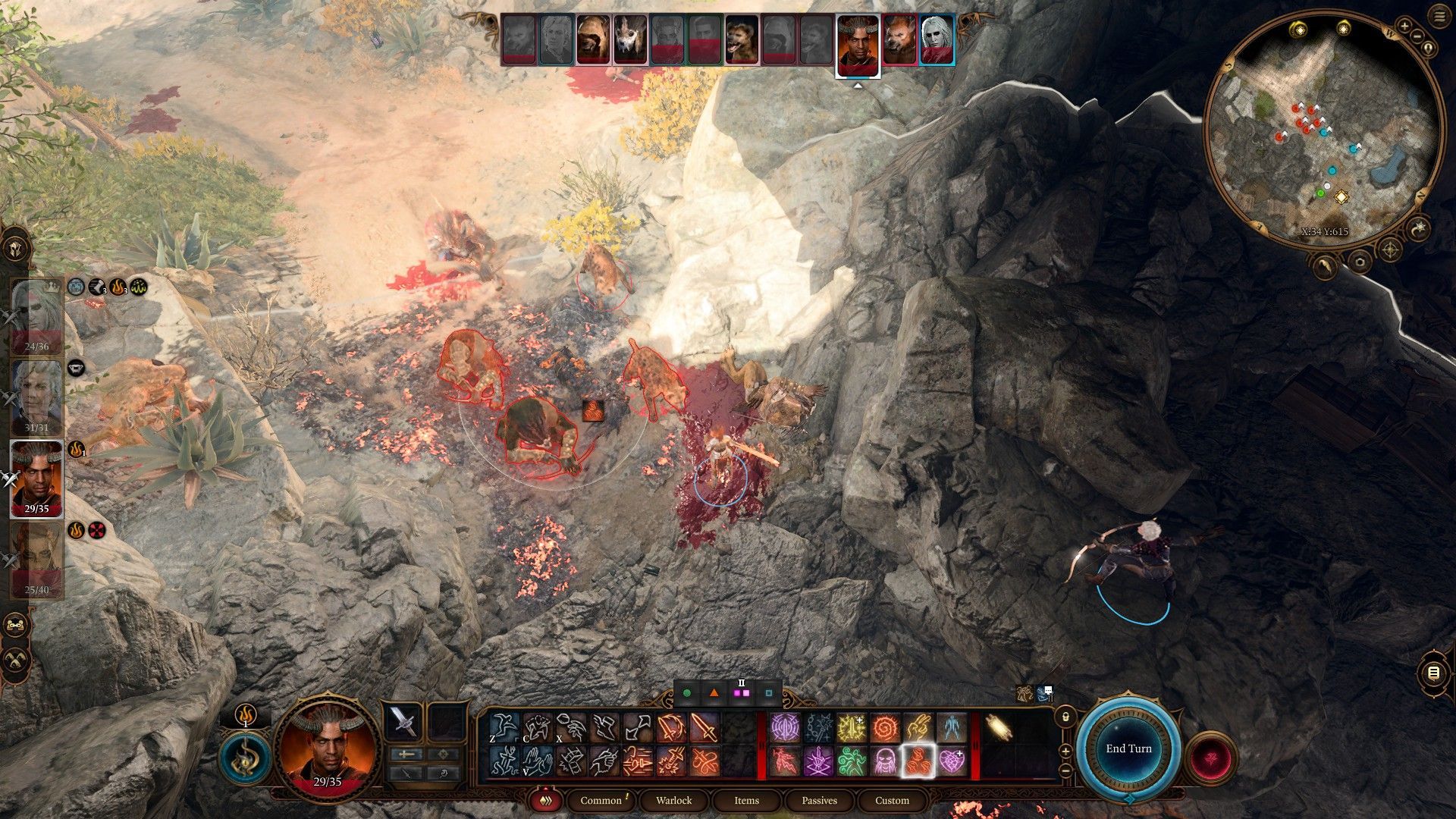Switch to the Passives tab

819,800
